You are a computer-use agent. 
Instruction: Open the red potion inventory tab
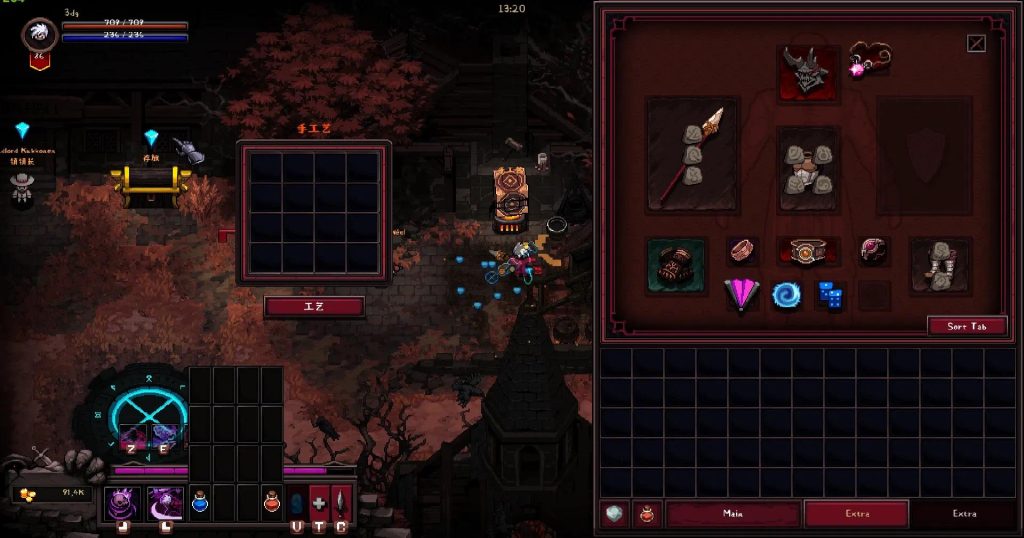coord(646,514)
